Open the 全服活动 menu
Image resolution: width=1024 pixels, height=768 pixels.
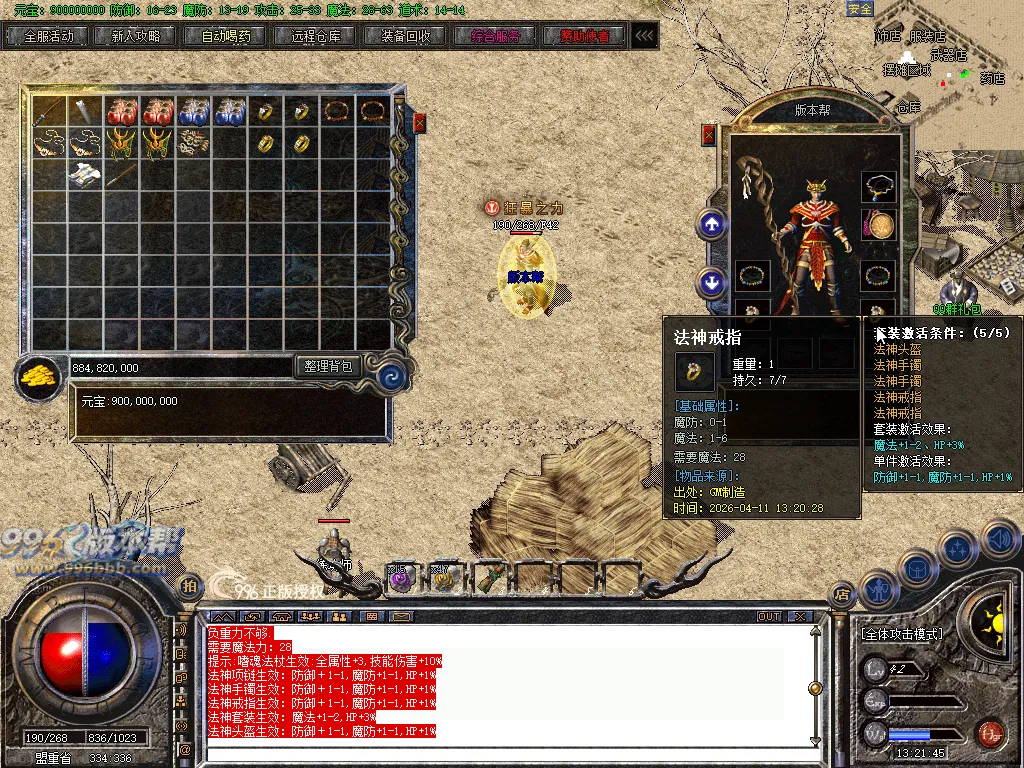(x=48, y=36)
